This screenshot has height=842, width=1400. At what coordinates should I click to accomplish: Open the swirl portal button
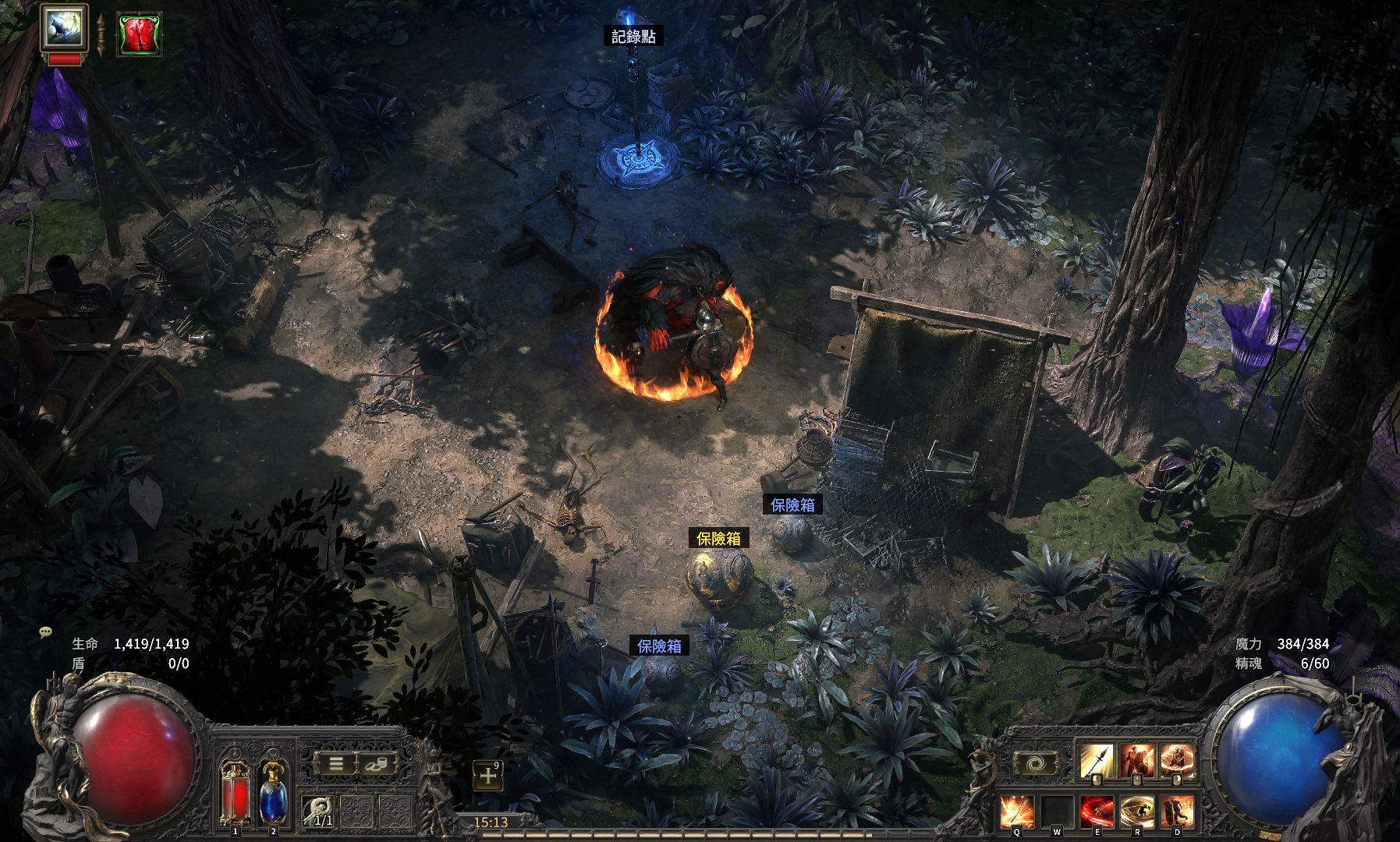point(1035,763)
